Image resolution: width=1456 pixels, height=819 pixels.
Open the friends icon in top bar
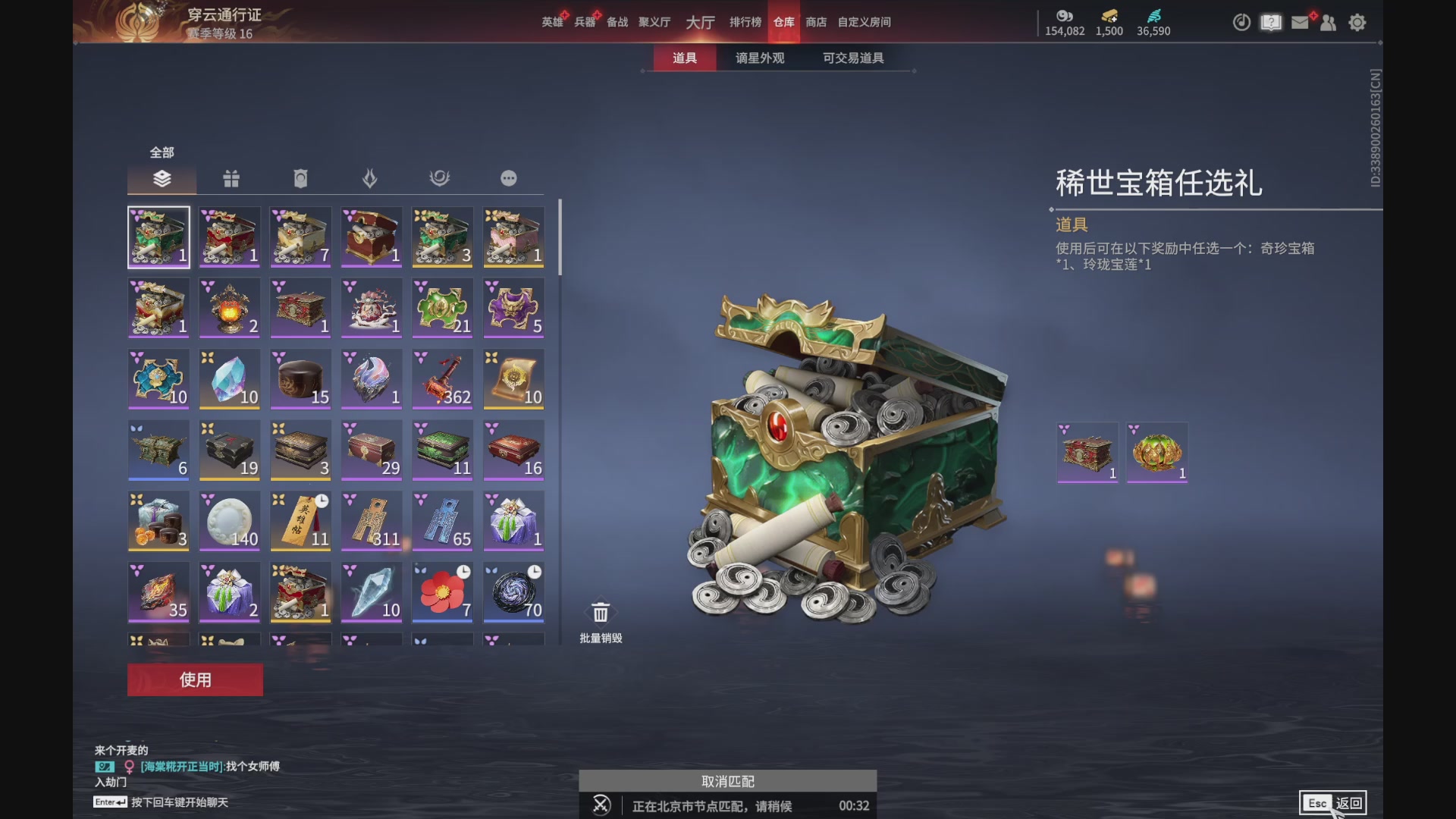(x=1328, y=23)
